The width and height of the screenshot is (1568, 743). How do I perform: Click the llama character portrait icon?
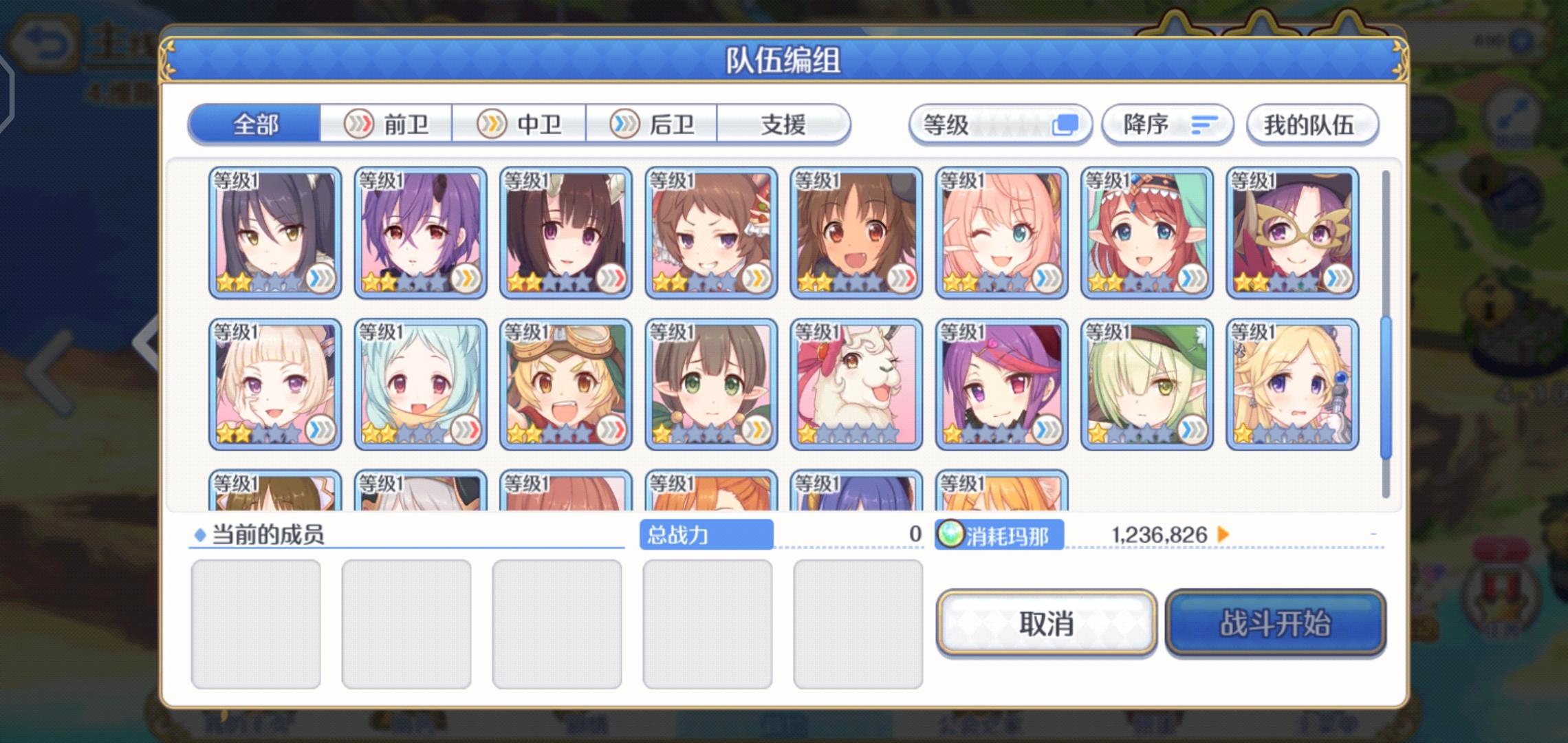click(855, 382)
